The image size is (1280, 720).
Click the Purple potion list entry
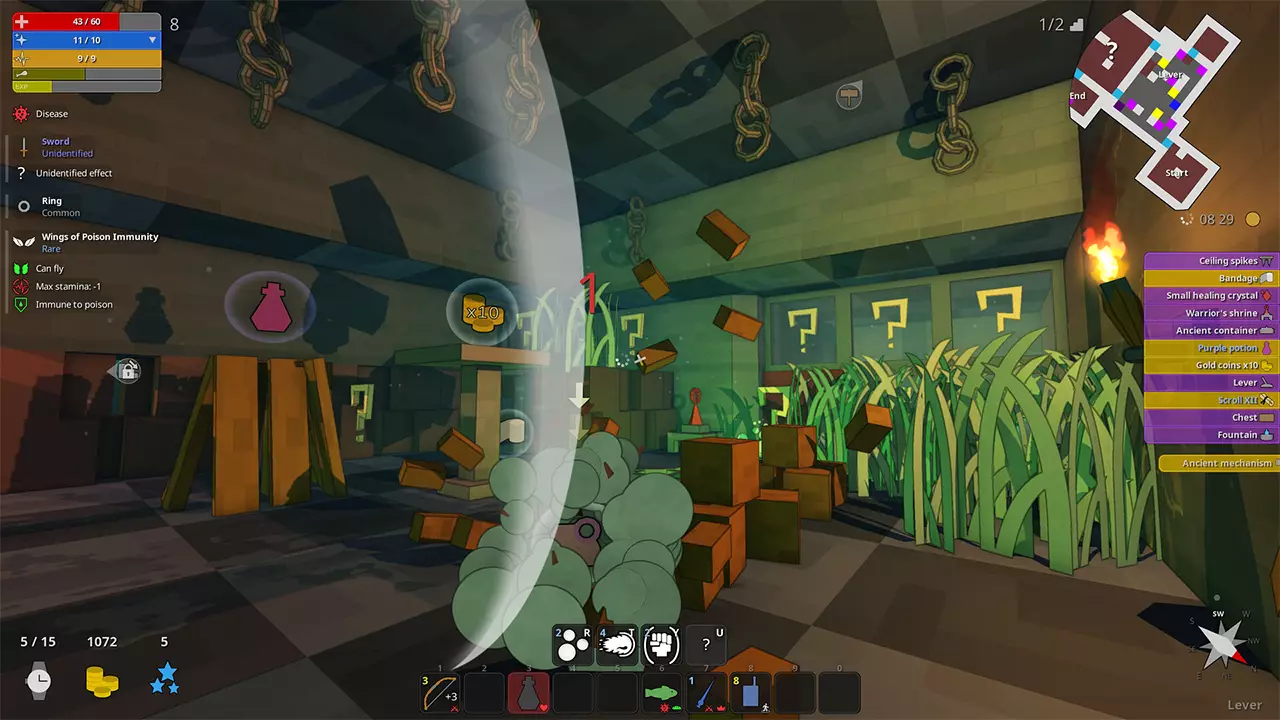pyautogui.click(x=1212, y=348)
